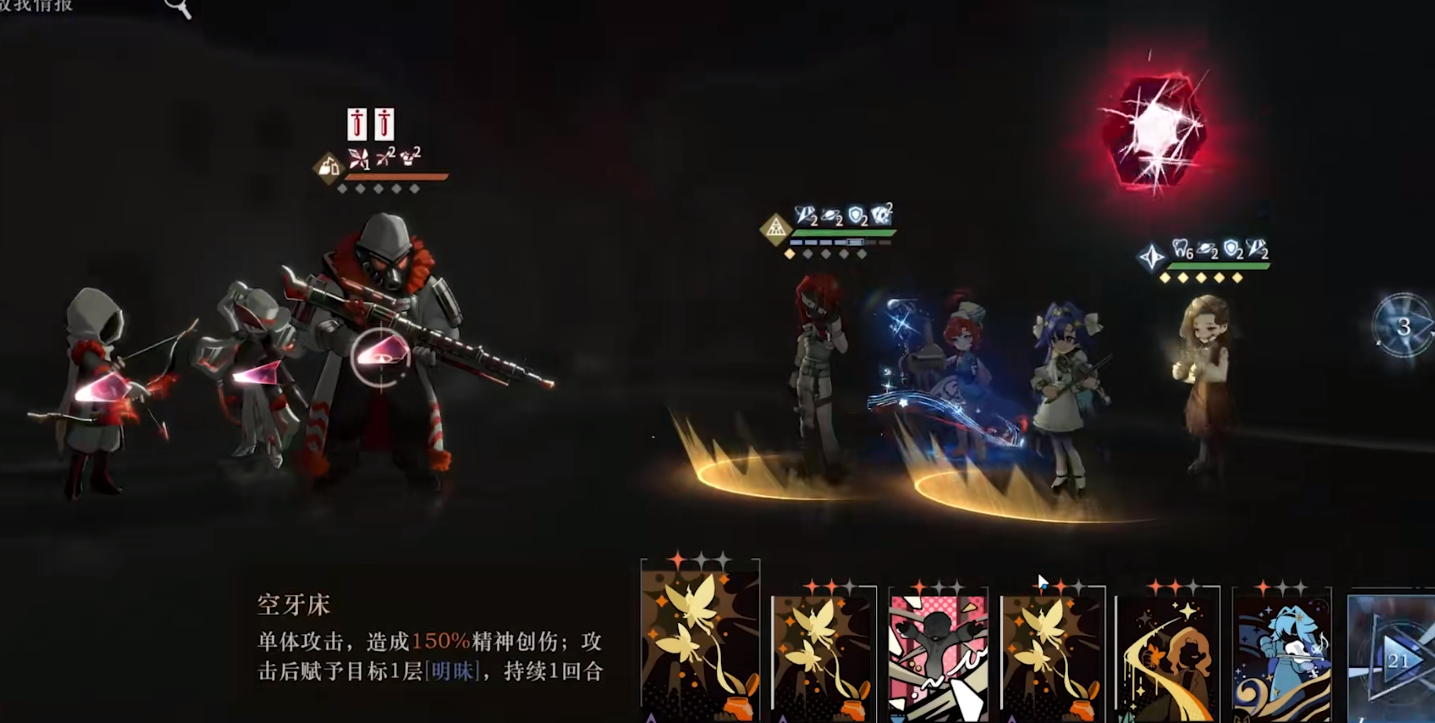
Task: Click the alchemy flask emblem above the sniper enemy
Action: point(328,168)
